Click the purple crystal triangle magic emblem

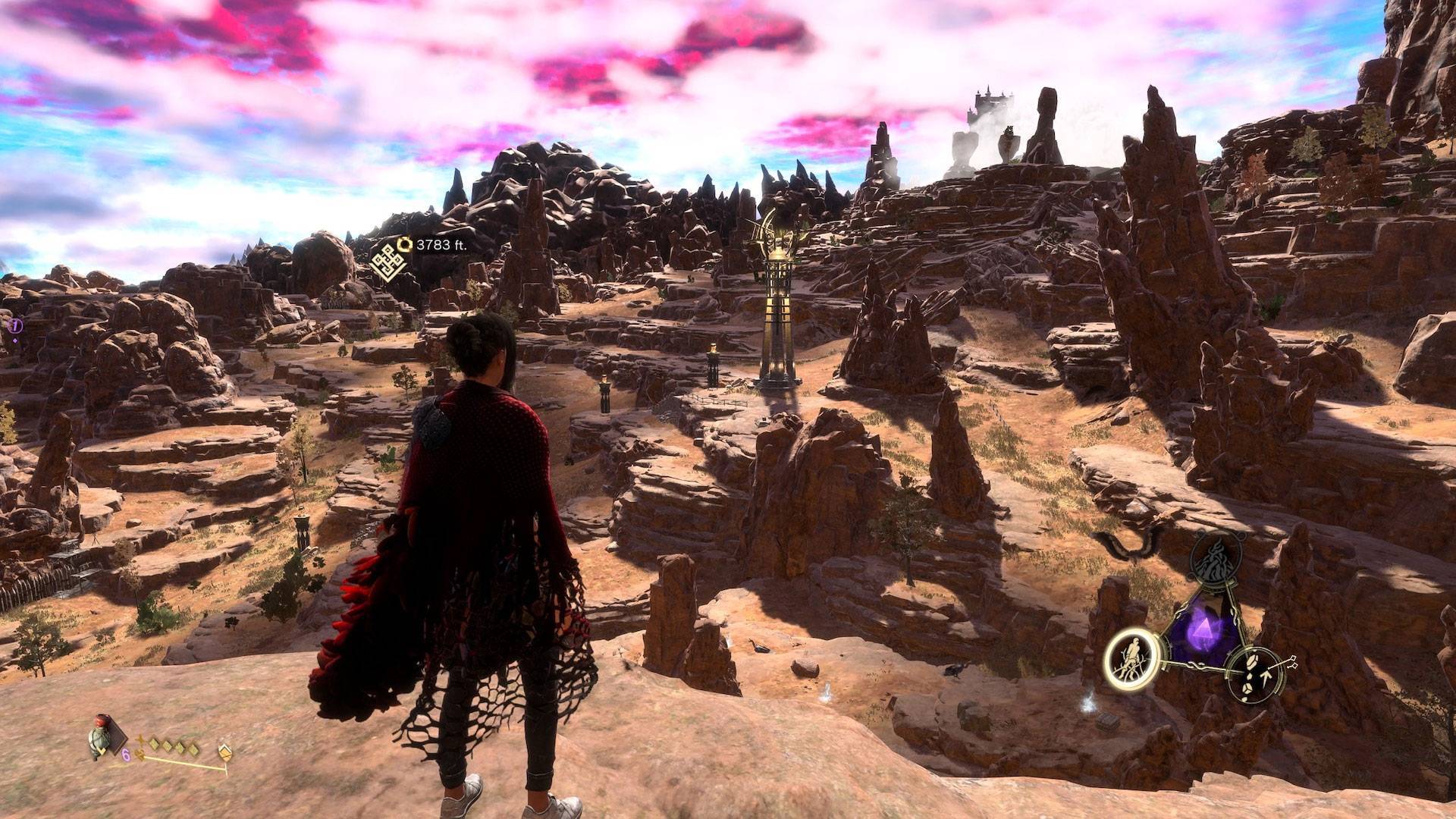[1204, 631]
